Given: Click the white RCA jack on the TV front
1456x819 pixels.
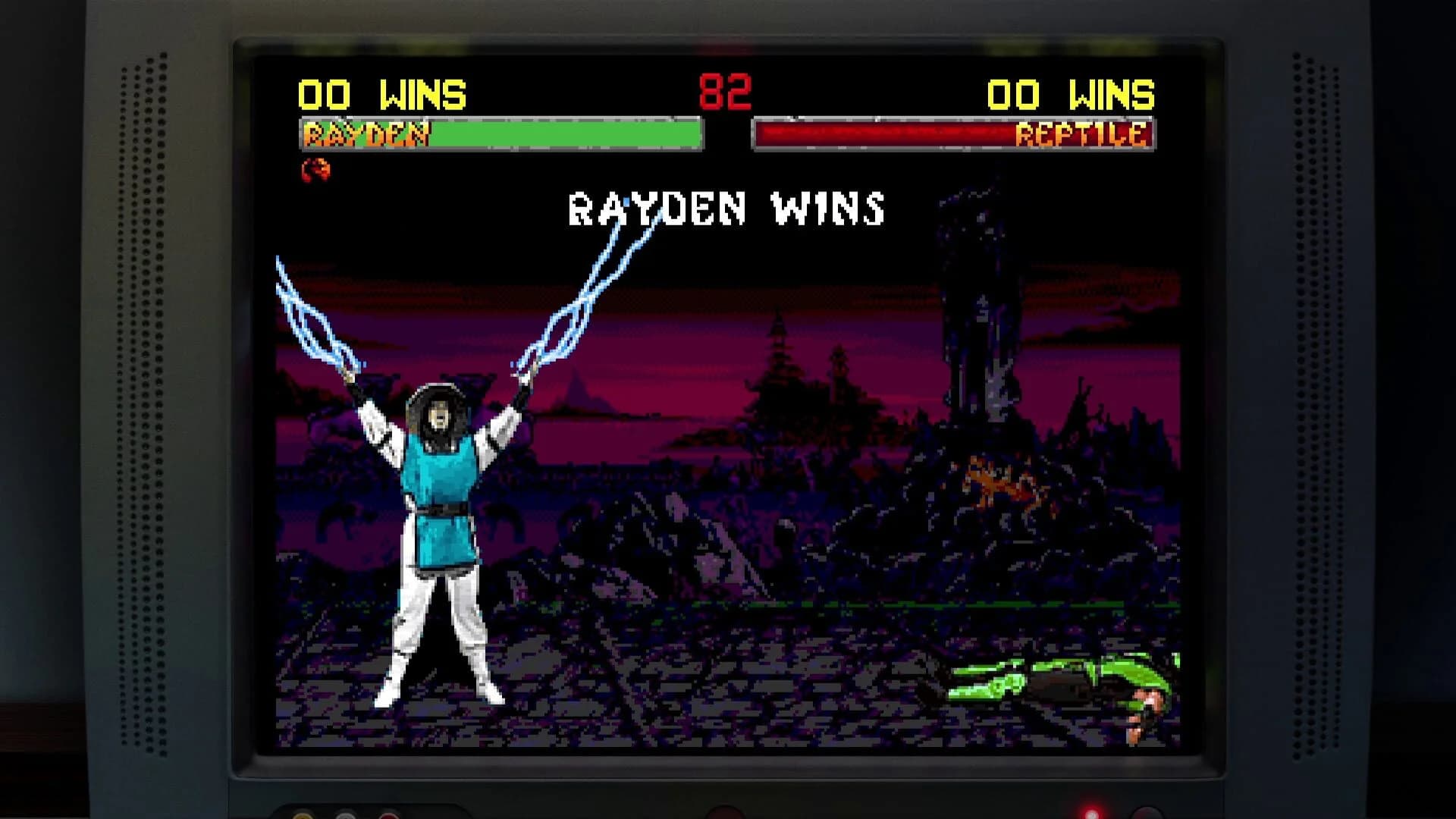Looking at the screenshot, I should [345, 817].
